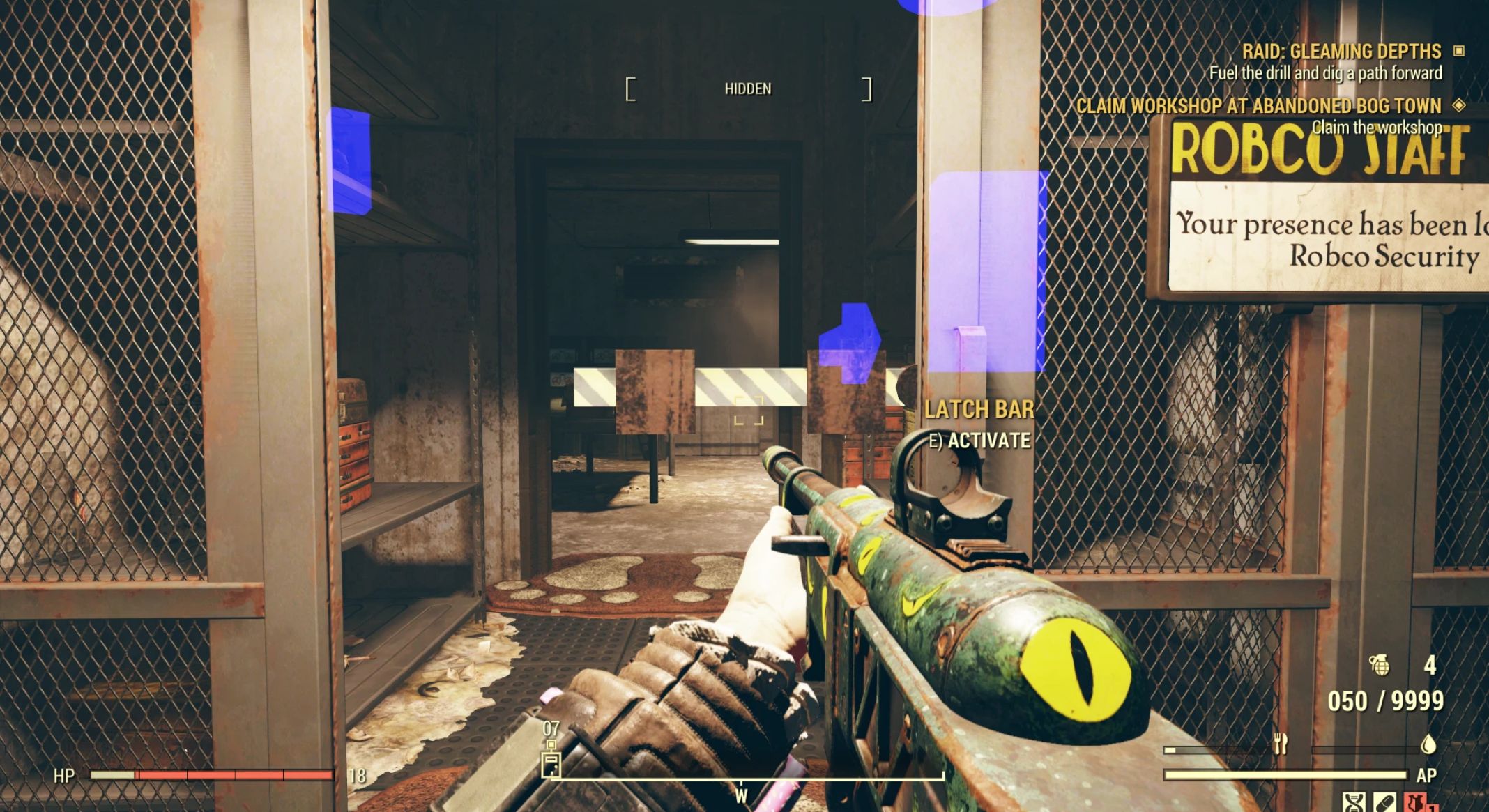The height and width of the screenshot is (812, 1489).
Task: Select the DNA helix mutation status icon
Action: coord(1354,803)
